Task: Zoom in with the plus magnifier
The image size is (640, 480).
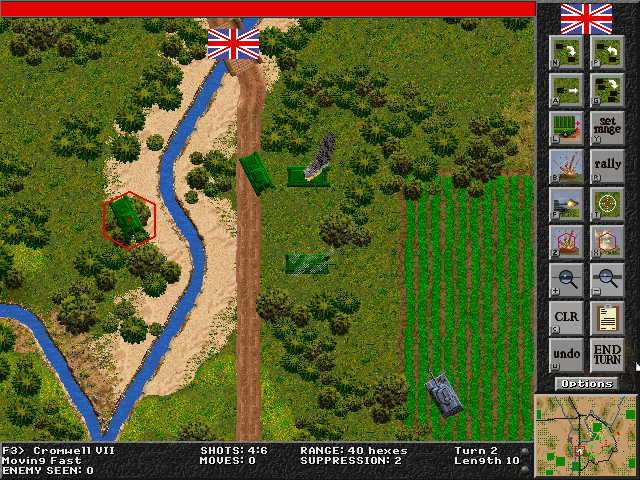Action: coord(566,278)
